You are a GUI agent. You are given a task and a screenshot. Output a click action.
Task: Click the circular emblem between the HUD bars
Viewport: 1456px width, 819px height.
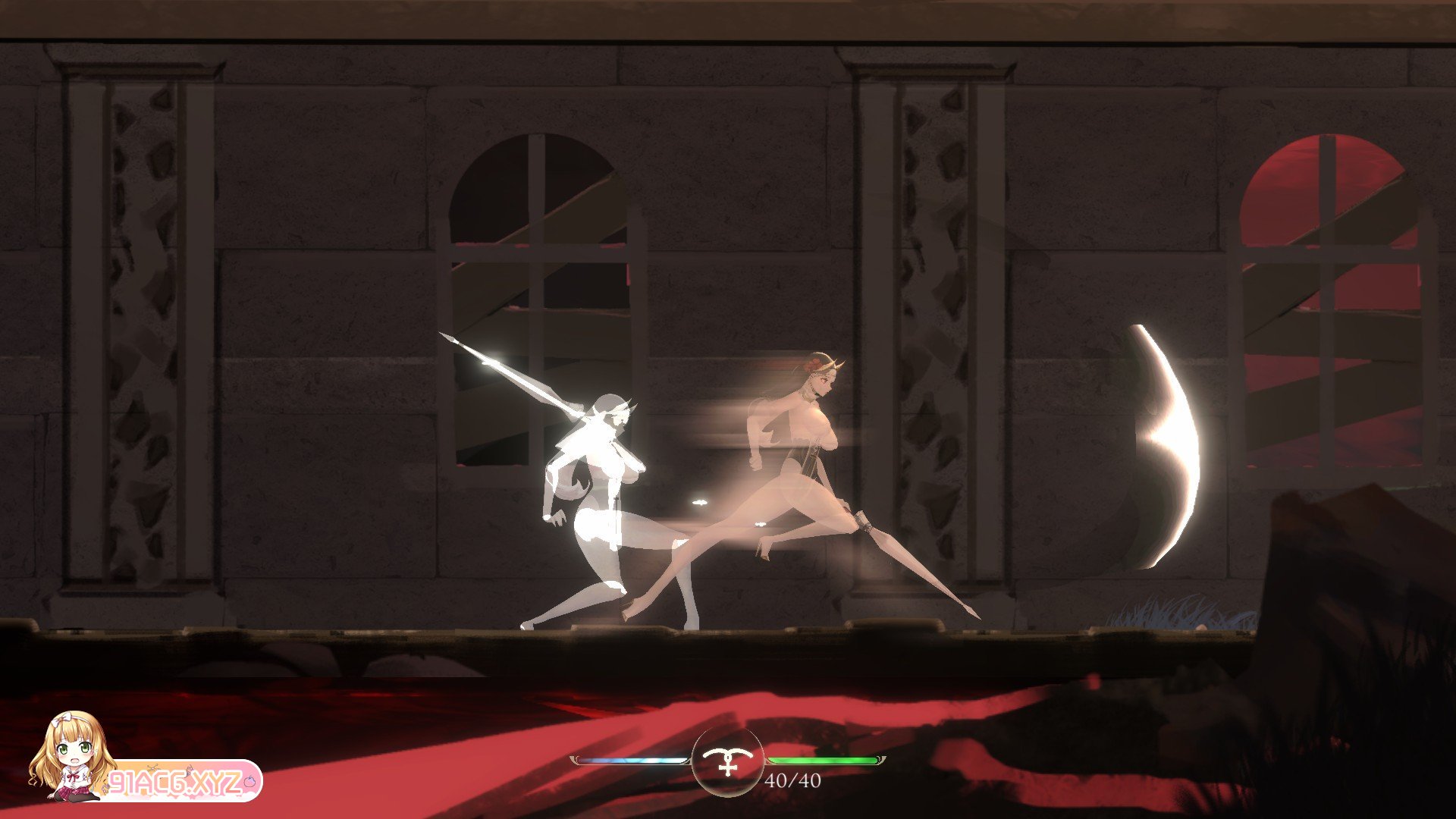click(728, 761)
